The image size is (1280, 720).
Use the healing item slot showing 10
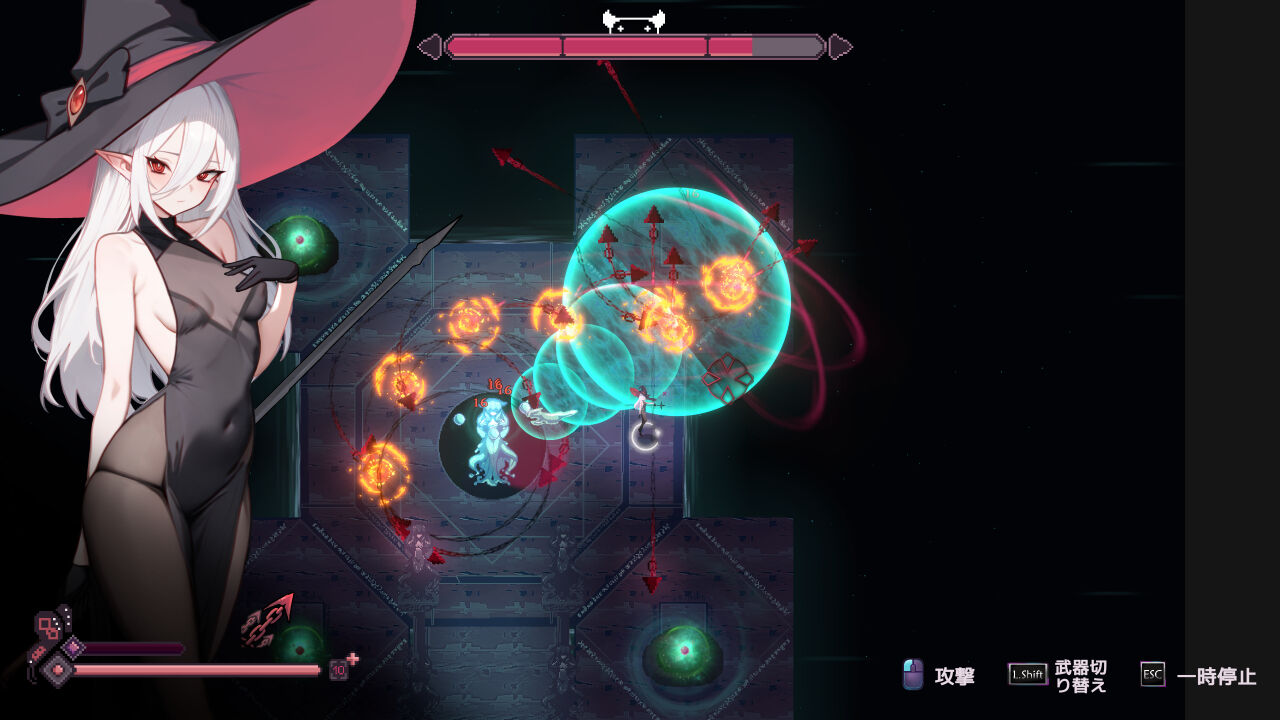point(340,669)
